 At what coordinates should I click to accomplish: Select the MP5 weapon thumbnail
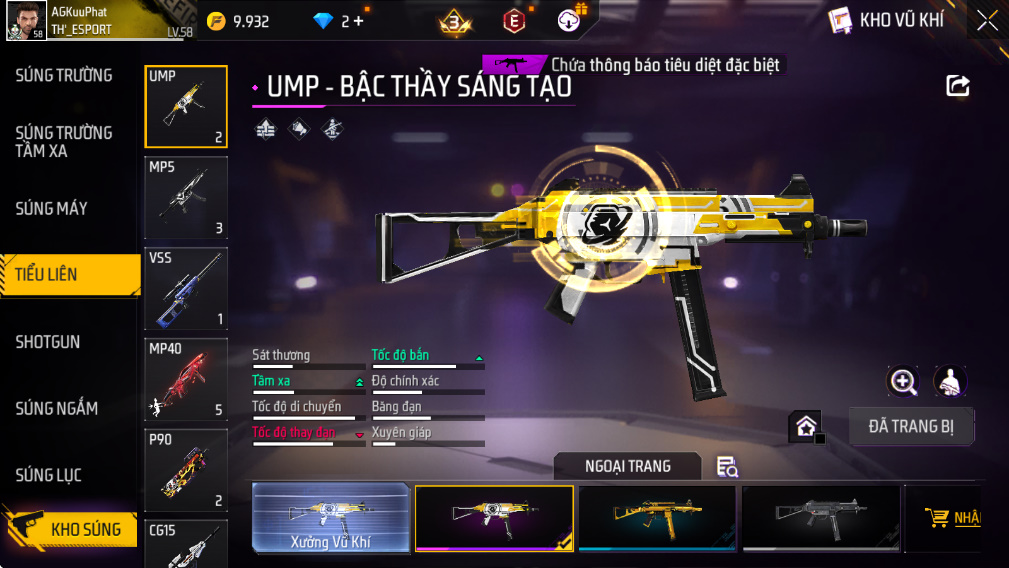point(186,197)
